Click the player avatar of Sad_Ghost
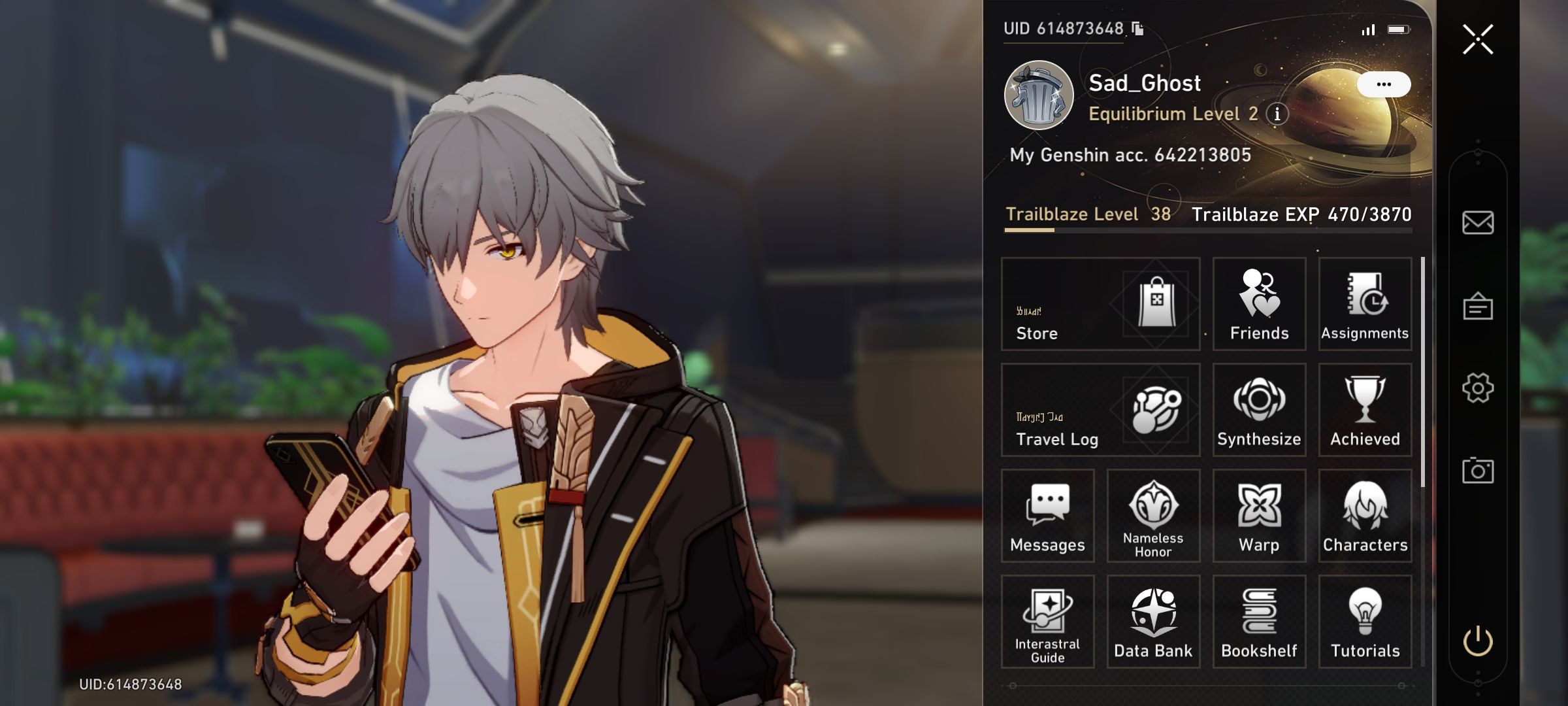This screenshot has width=1568, height=706. (1038, 95)
